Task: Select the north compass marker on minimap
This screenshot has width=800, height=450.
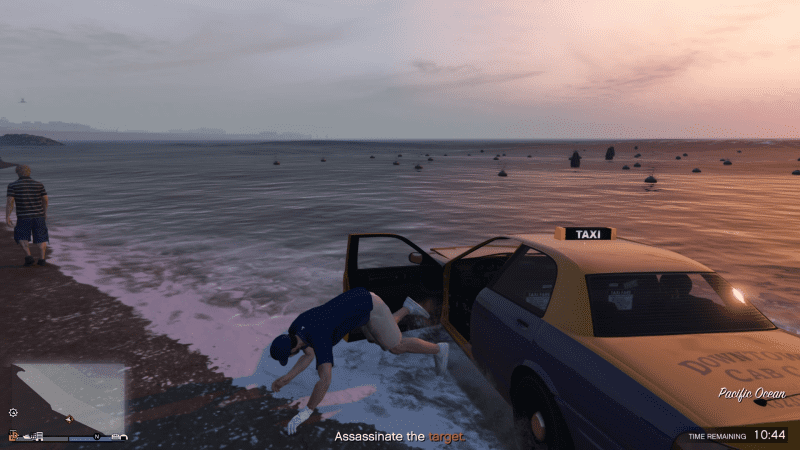Action: click(97, 437)
